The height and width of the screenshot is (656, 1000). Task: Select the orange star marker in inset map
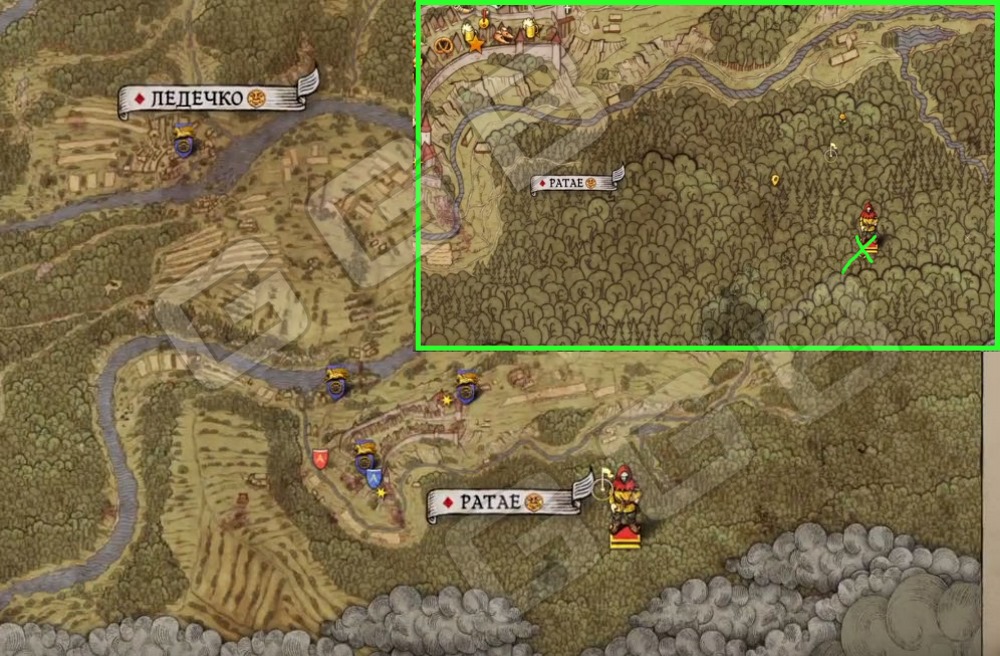[476, 44]
